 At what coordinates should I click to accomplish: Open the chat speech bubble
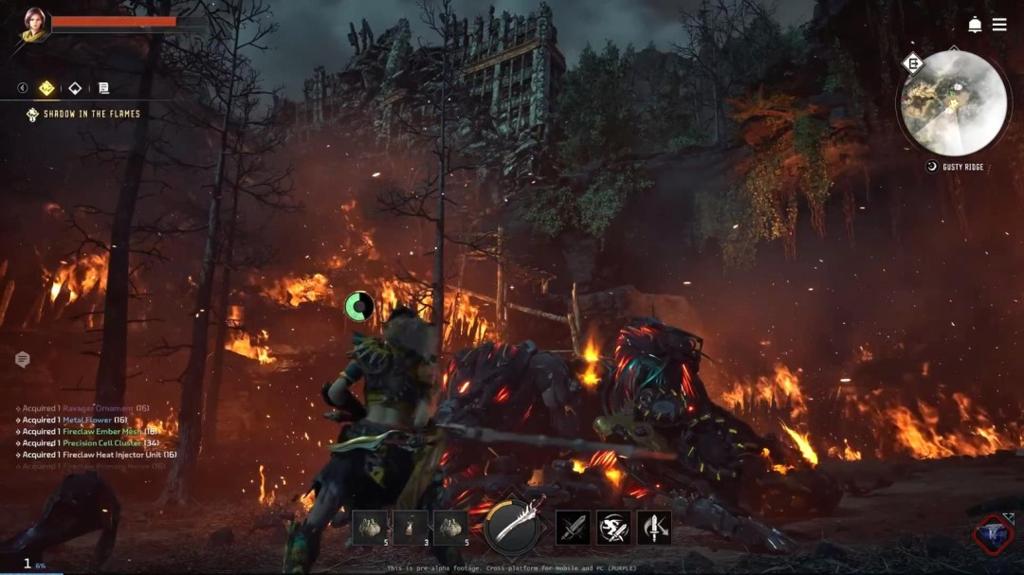point(22,359)
